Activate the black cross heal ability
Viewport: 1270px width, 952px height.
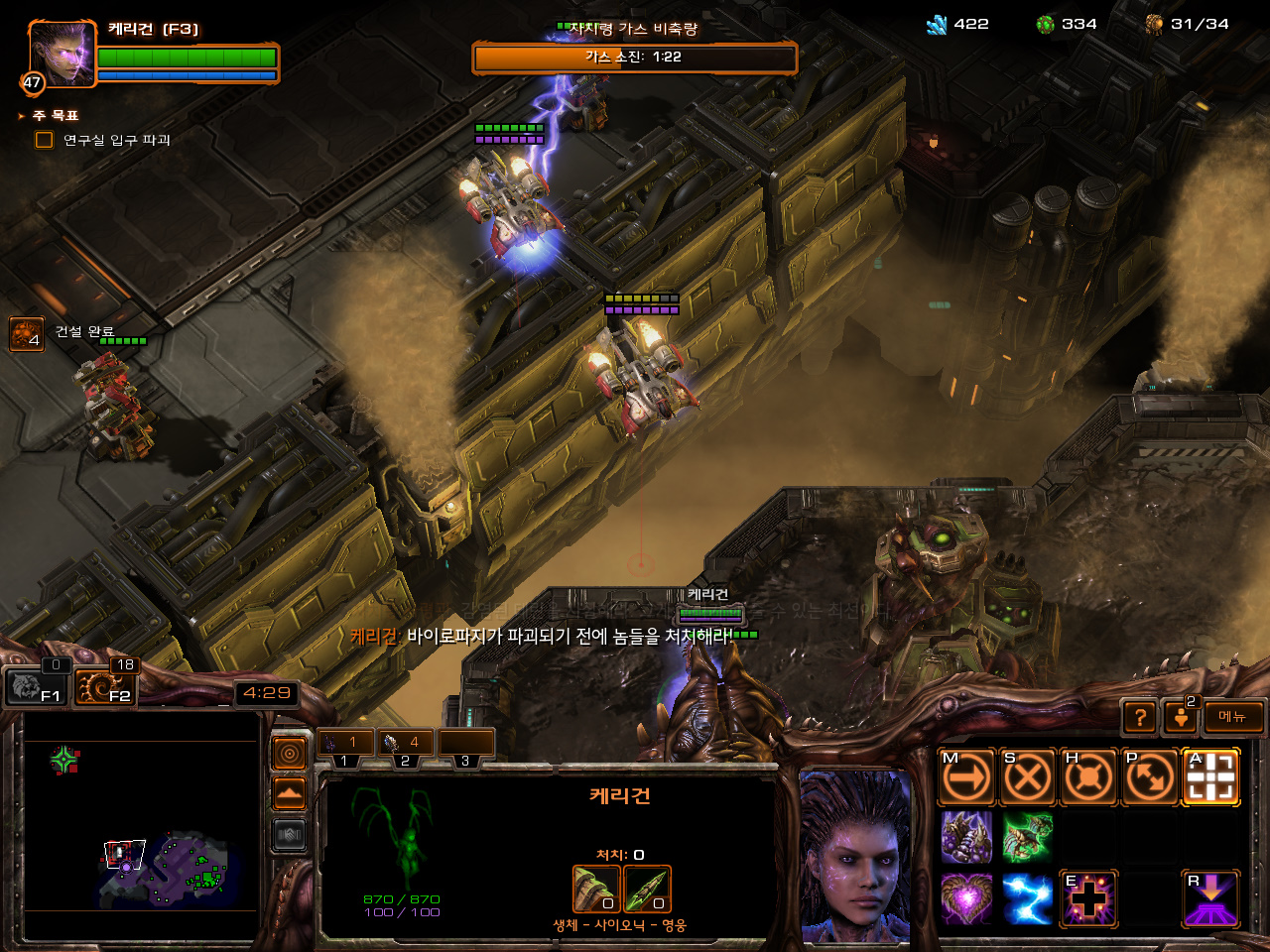(x=1088, y=898)
